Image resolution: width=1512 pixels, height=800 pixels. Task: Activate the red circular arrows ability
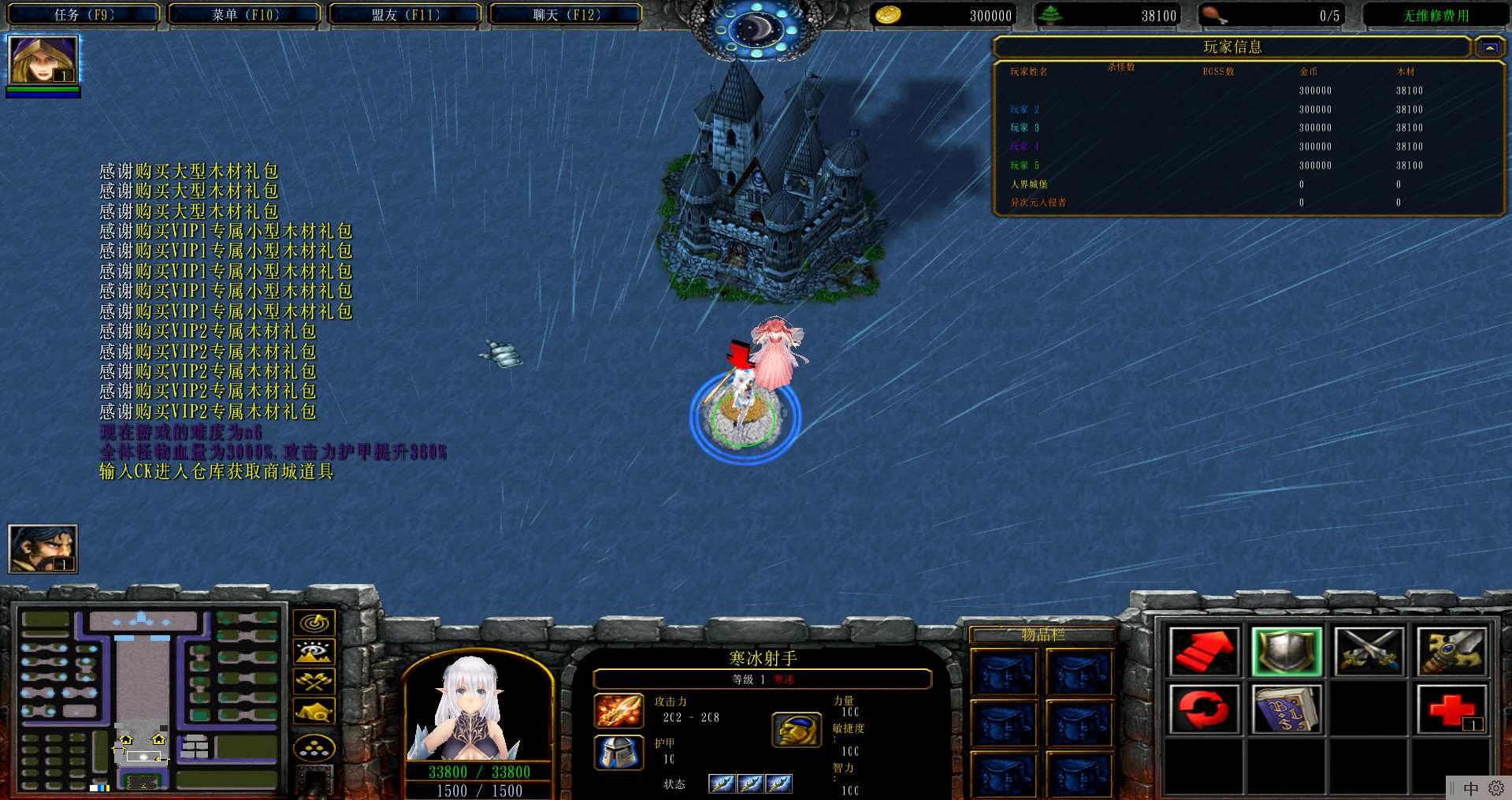(1203, 709)
